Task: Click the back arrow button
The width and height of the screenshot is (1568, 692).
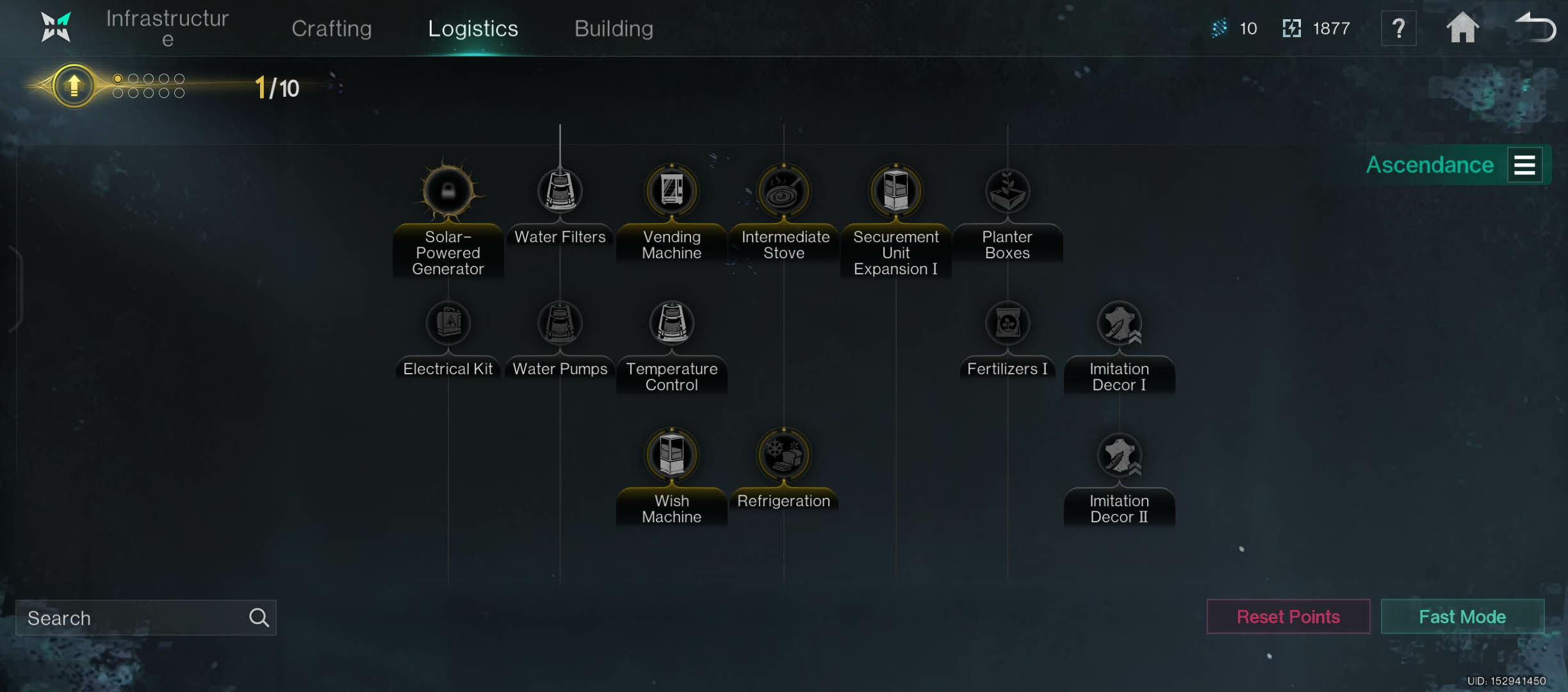Action: point(1535,28)
